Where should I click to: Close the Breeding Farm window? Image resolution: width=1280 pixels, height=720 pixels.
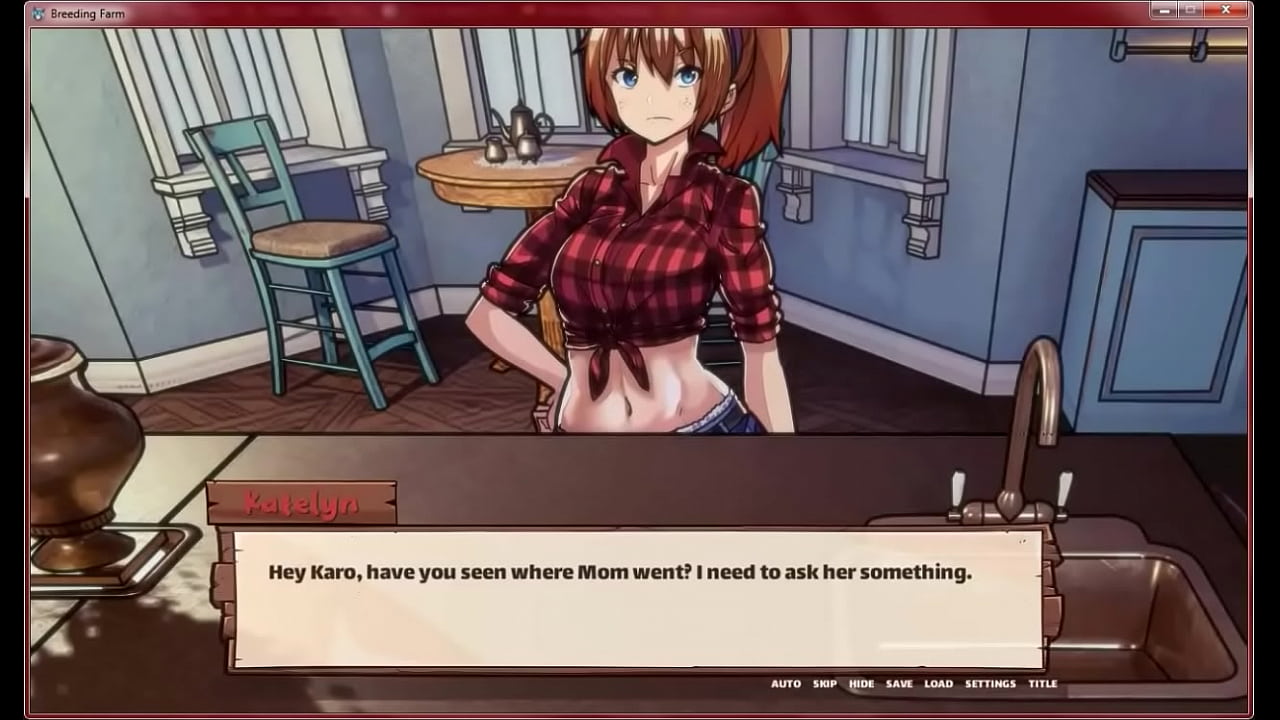(x=1225, y=10)
